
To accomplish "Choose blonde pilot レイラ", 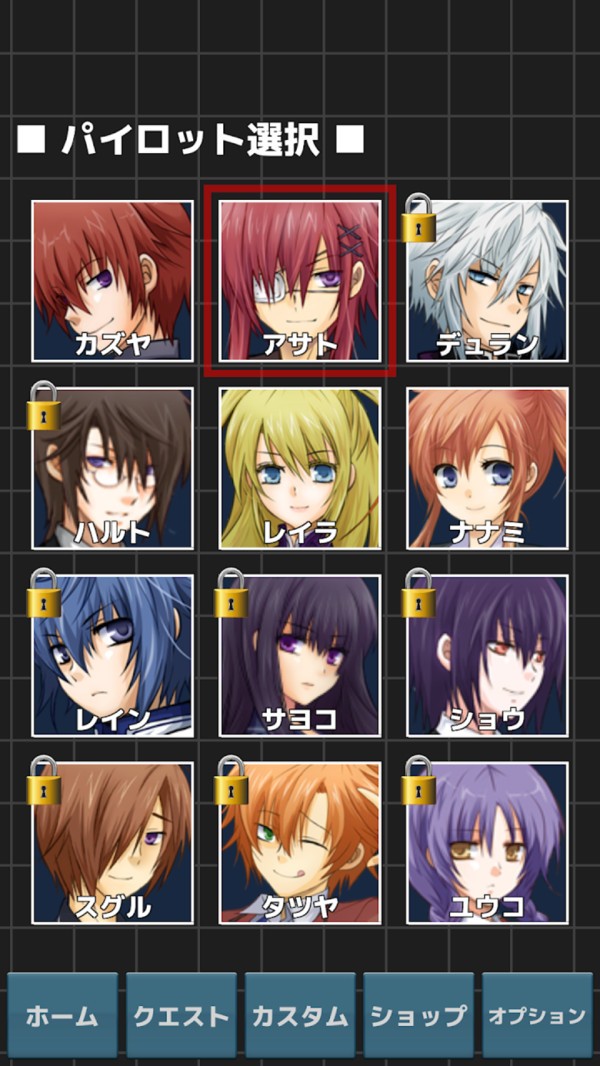I will coord(300,468).
